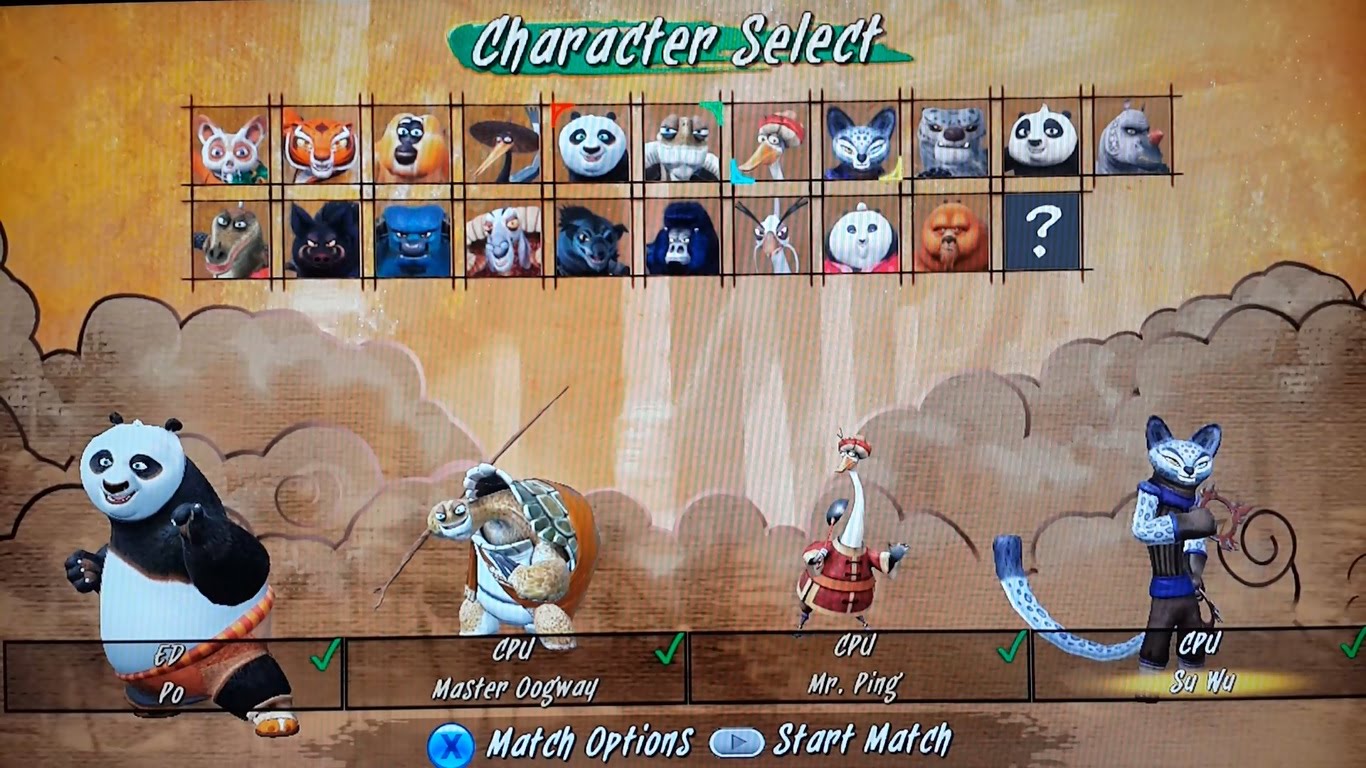This screenshot has height=768, width=1366.
Task: Choose the black boar portrait
Action: pyautogui.click(x=322, y=238)
